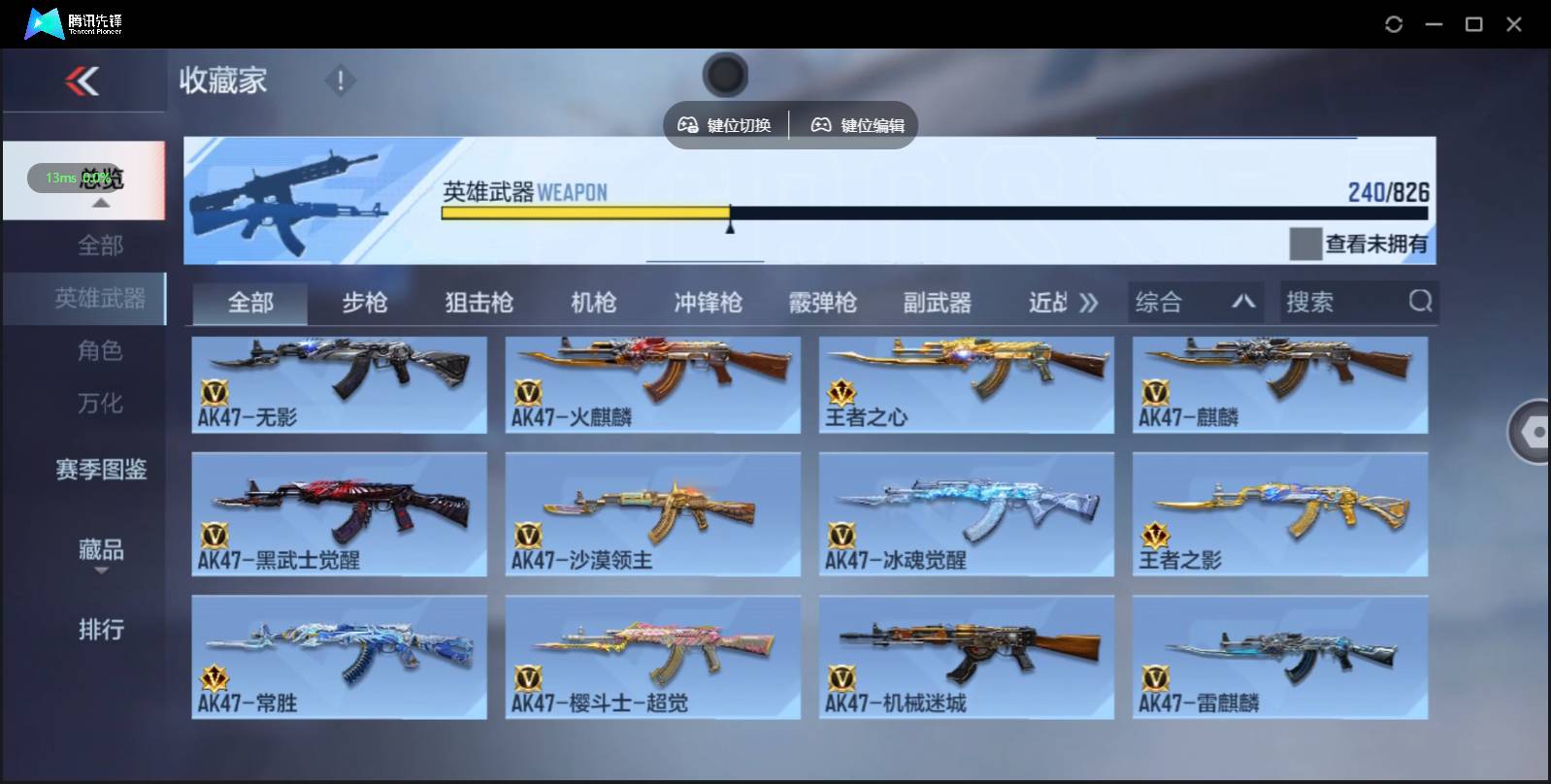The image size is (1551, 784).
Task: Click the gamepad icon on 键位切换
Action: [690, 124]
